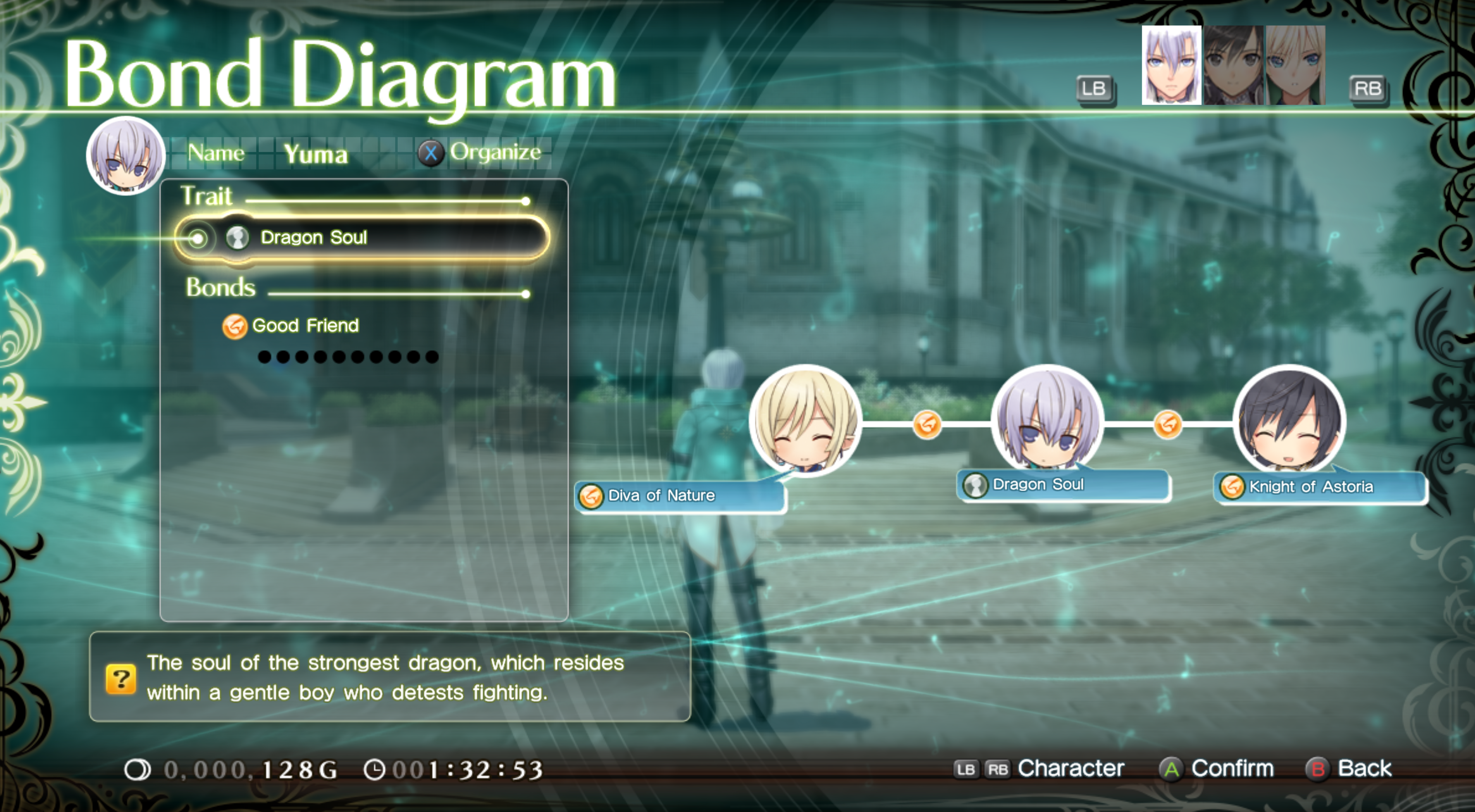
Task: Pick the dark-haired chibi node in the diagram
Action: pos(1289,421)
